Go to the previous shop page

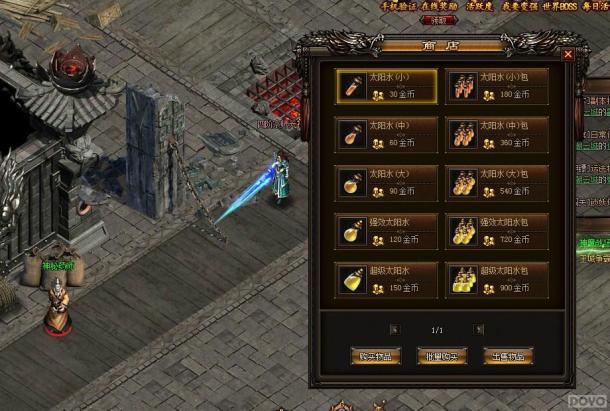(x=395, y=328)
